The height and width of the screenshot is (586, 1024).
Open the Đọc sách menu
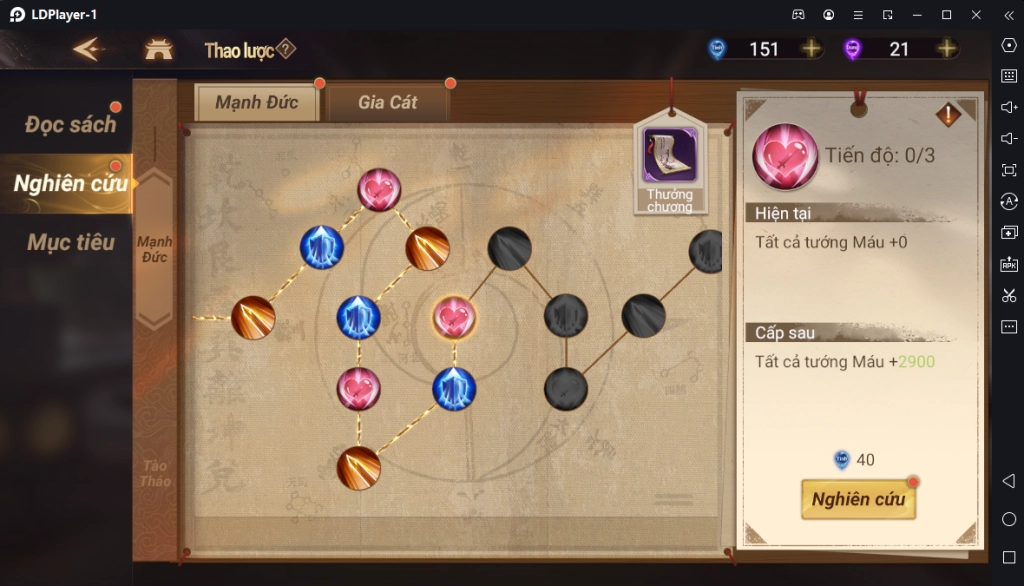coord(70,124)
